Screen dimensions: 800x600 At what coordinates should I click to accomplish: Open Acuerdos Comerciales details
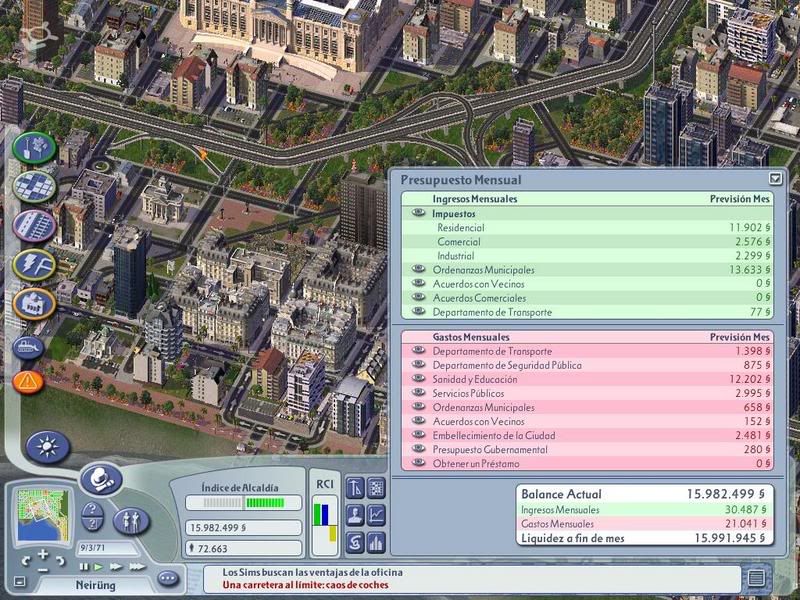(x=418, y=298)
